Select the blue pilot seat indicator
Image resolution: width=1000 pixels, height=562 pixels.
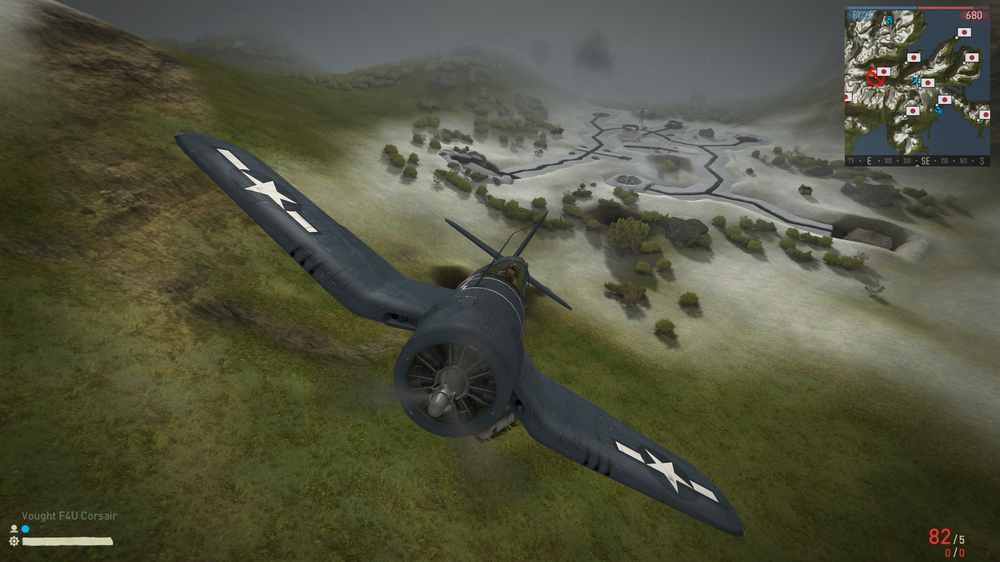pos(25,528)
